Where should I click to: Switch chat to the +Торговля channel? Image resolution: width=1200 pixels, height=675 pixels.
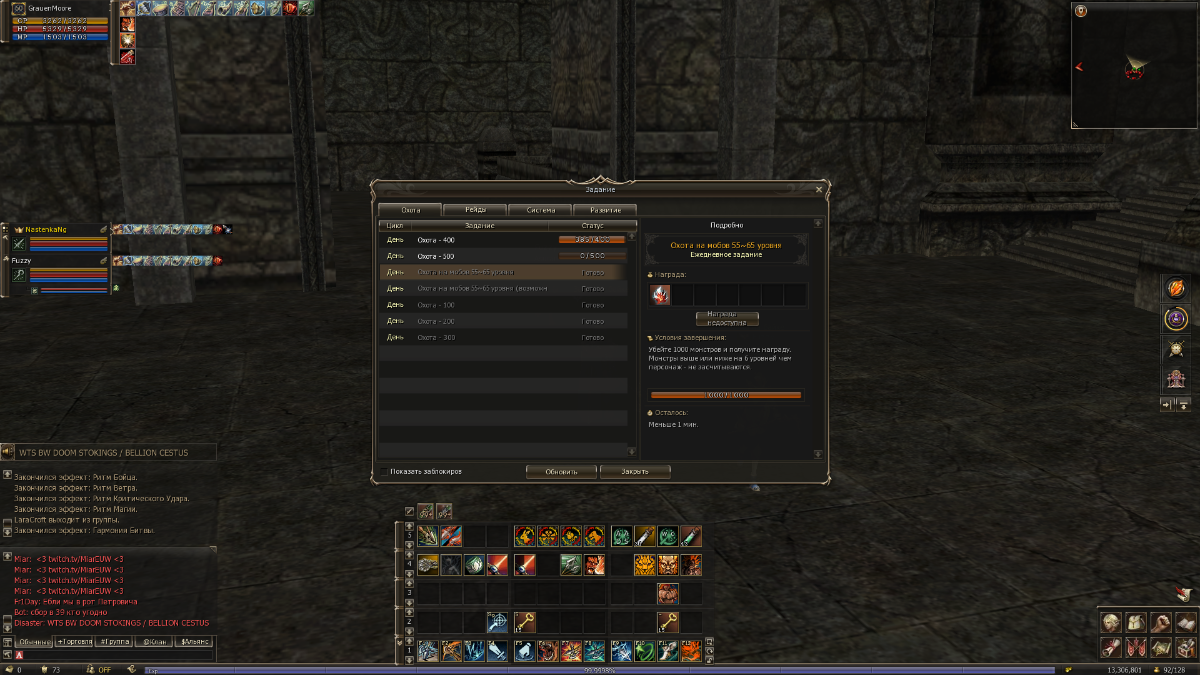(73, 641)
